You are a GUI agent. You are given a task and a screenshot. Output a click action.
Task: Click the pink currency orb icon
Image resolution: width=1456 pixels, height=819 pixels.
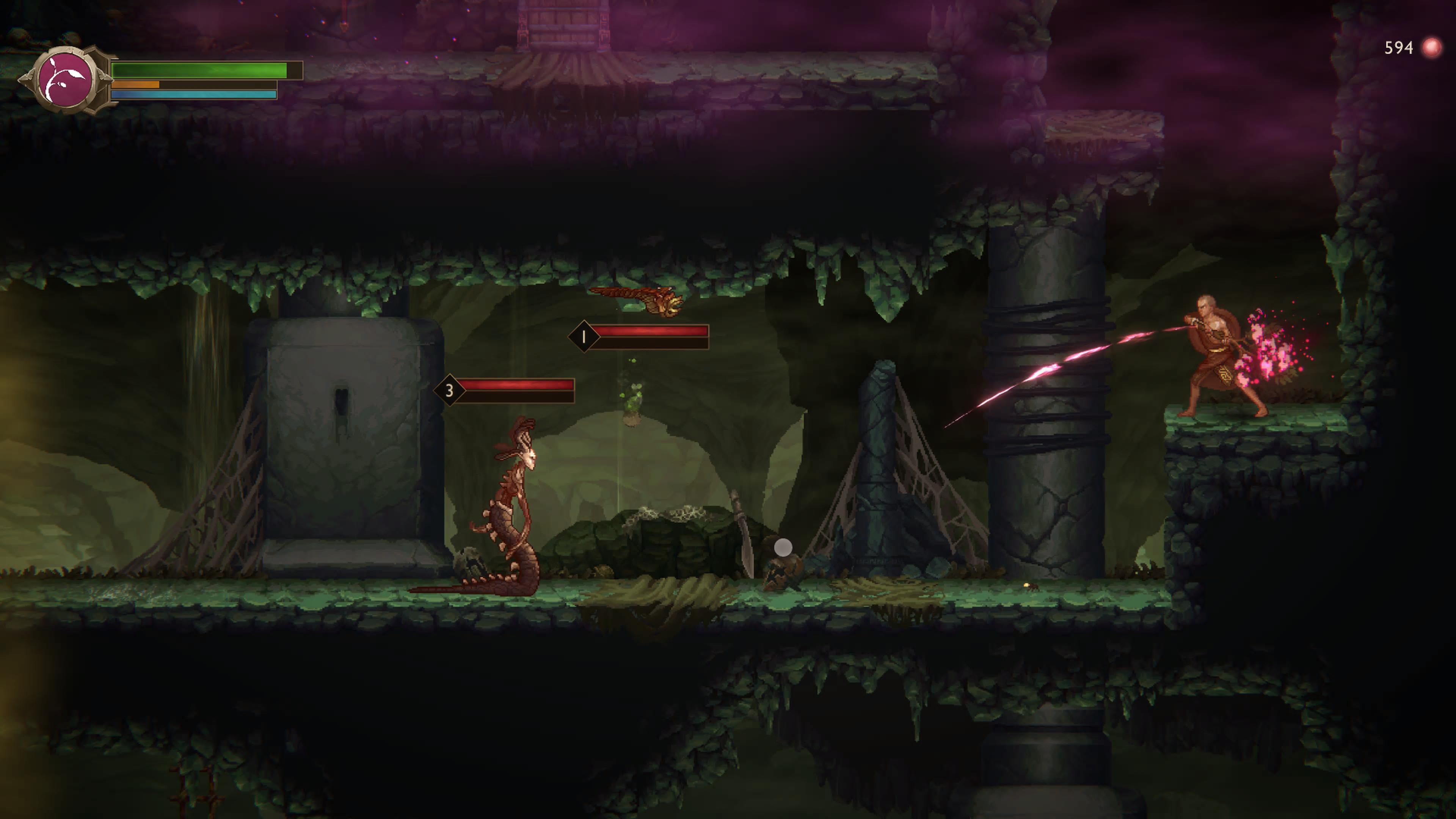pyautogui.click(x=1431, y=48)
